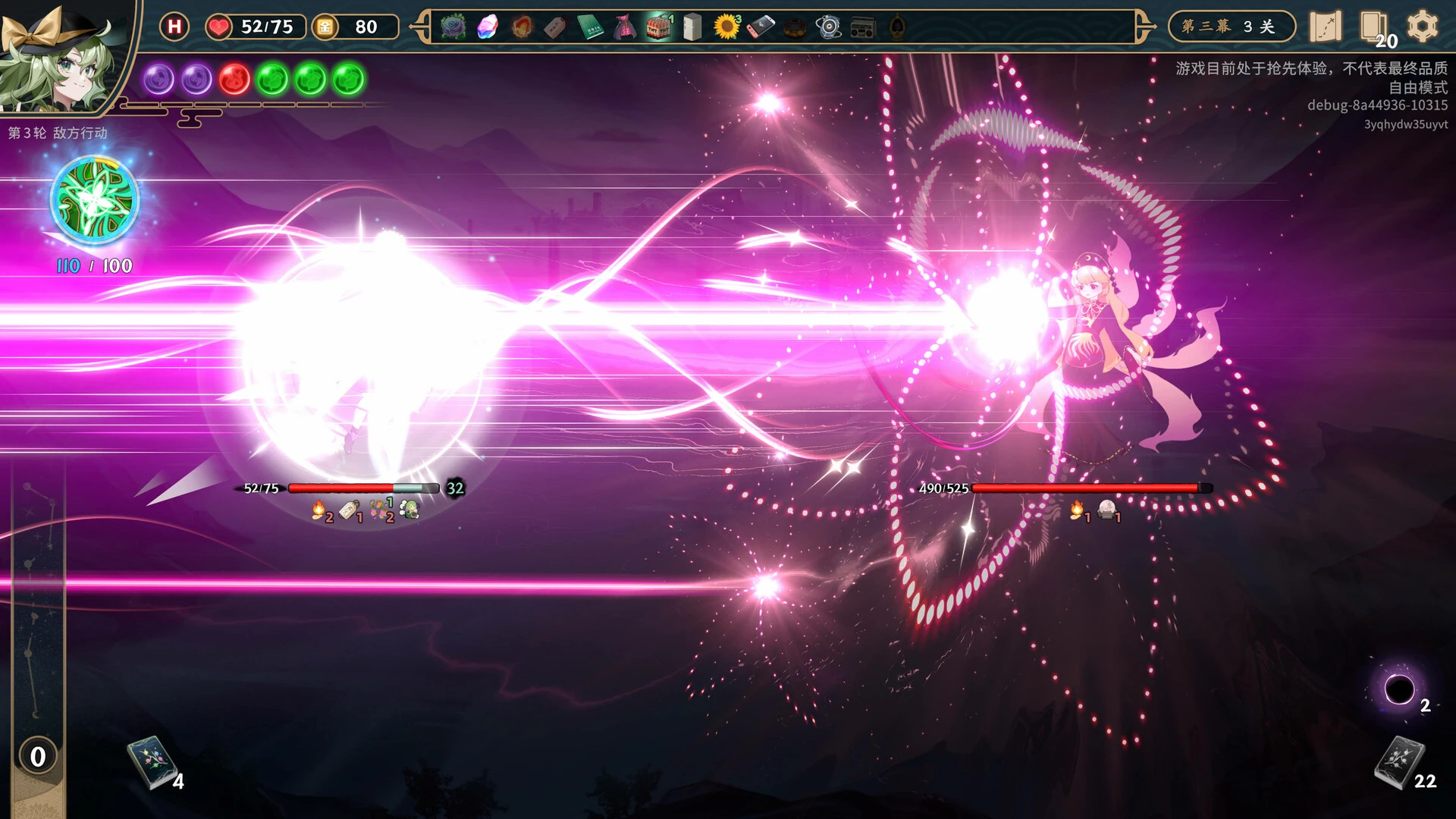Inspect the red dress relic
Viewport: 1456px width, 819px height.
pyautogui.click(x=624, y=27)
